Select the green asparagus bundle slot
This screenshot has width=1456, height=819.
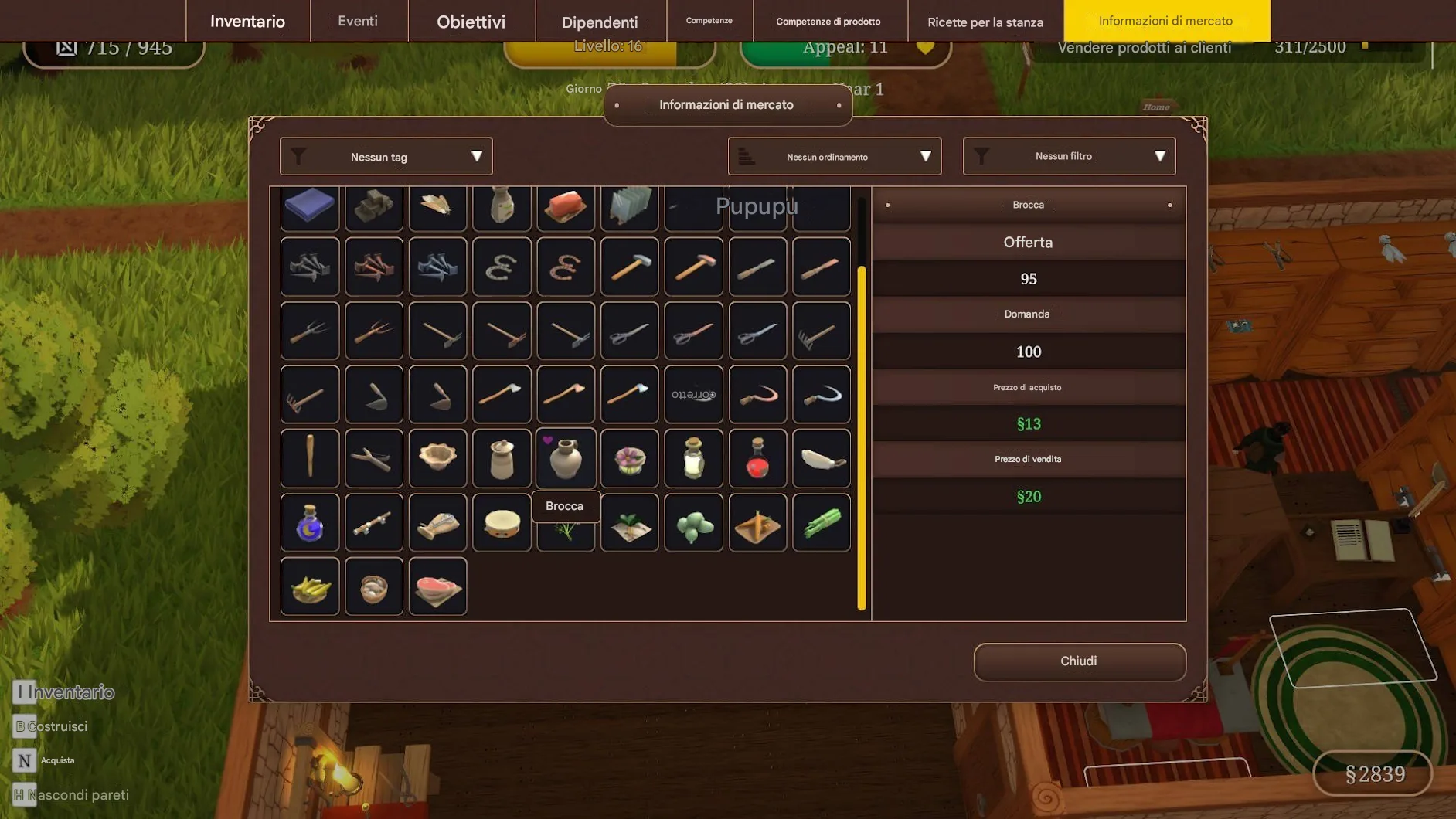coord(821,523)
